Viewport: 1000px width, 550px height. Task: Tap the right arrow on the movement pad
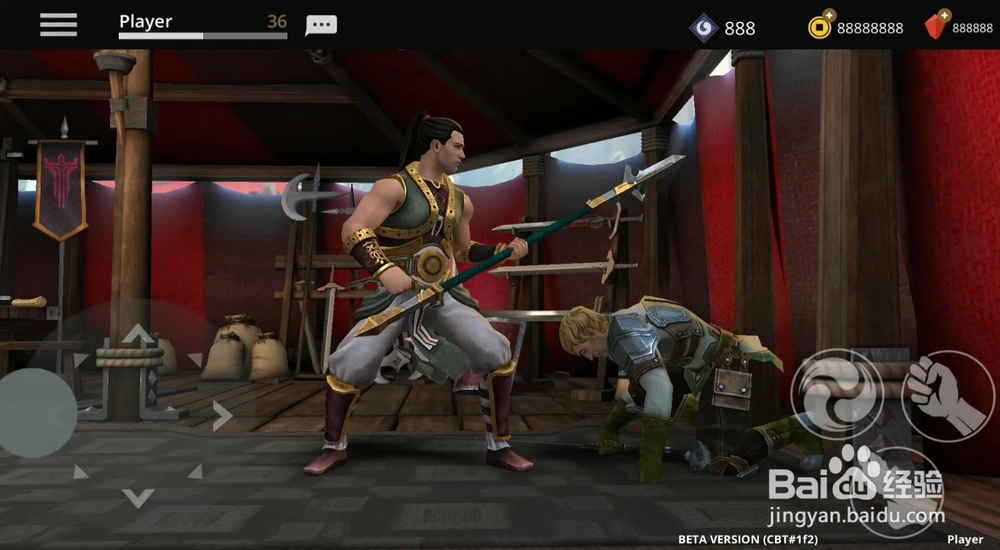(x=222, y=414)
